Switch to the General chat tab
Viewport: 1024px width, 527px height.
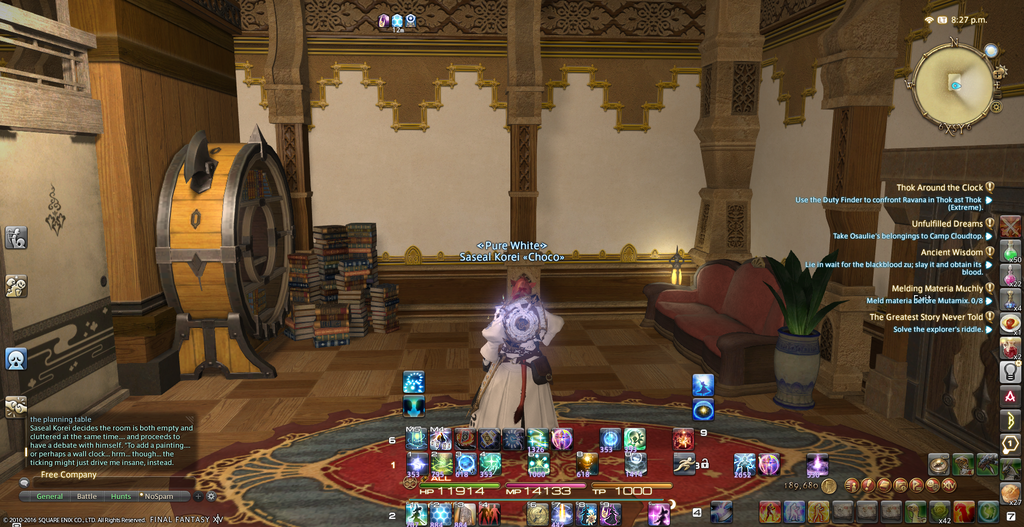coord(50,496)
